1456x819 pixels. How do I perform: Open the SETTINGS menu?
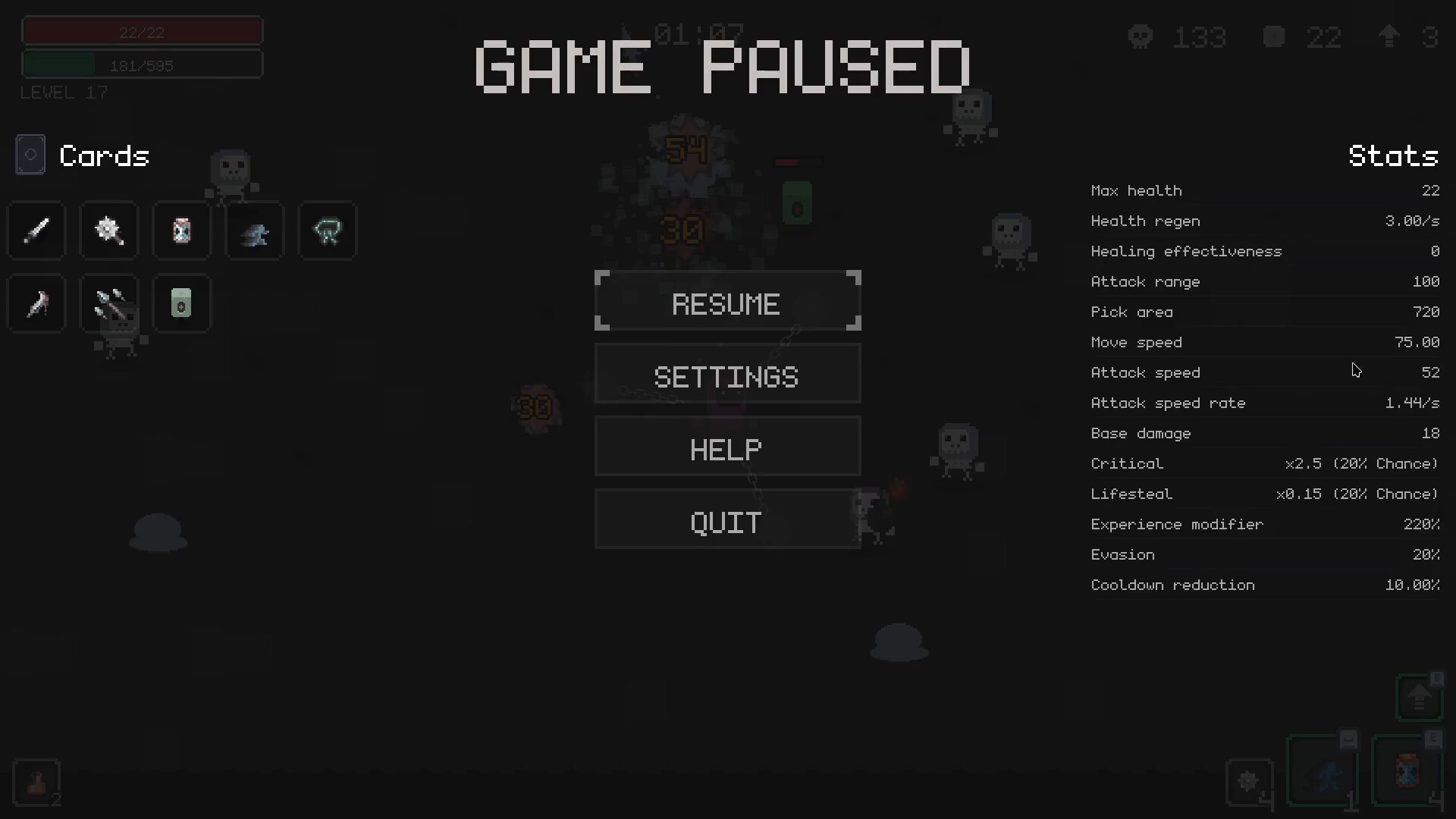tap(726, 375)
